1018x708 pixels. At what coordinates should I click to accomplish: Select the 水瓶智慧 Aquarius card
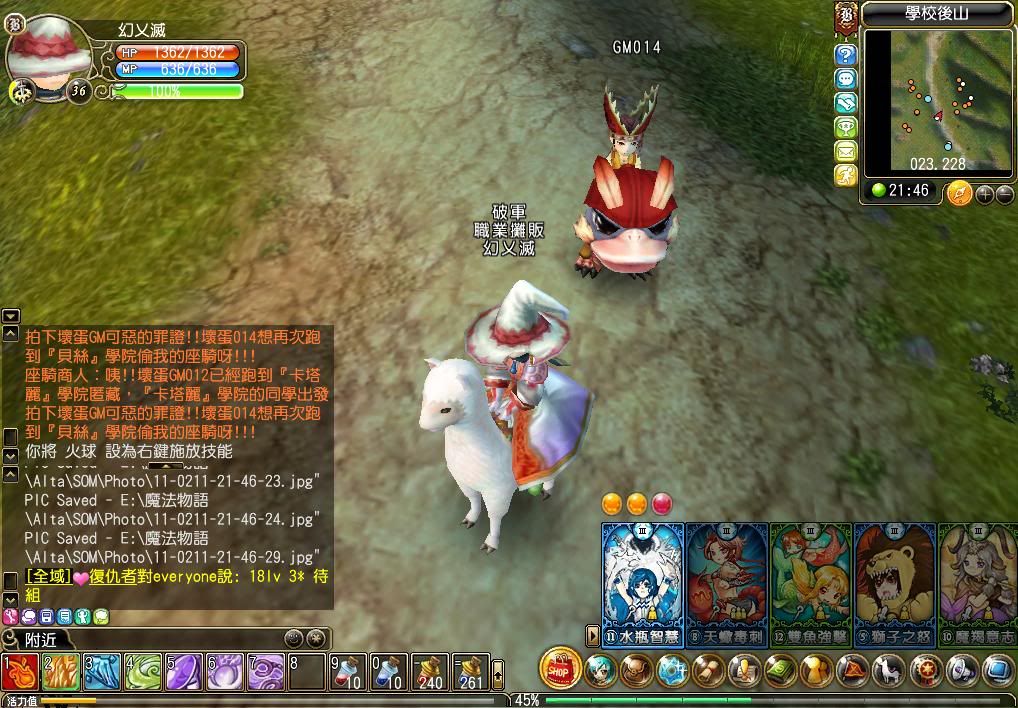[643, 580]
